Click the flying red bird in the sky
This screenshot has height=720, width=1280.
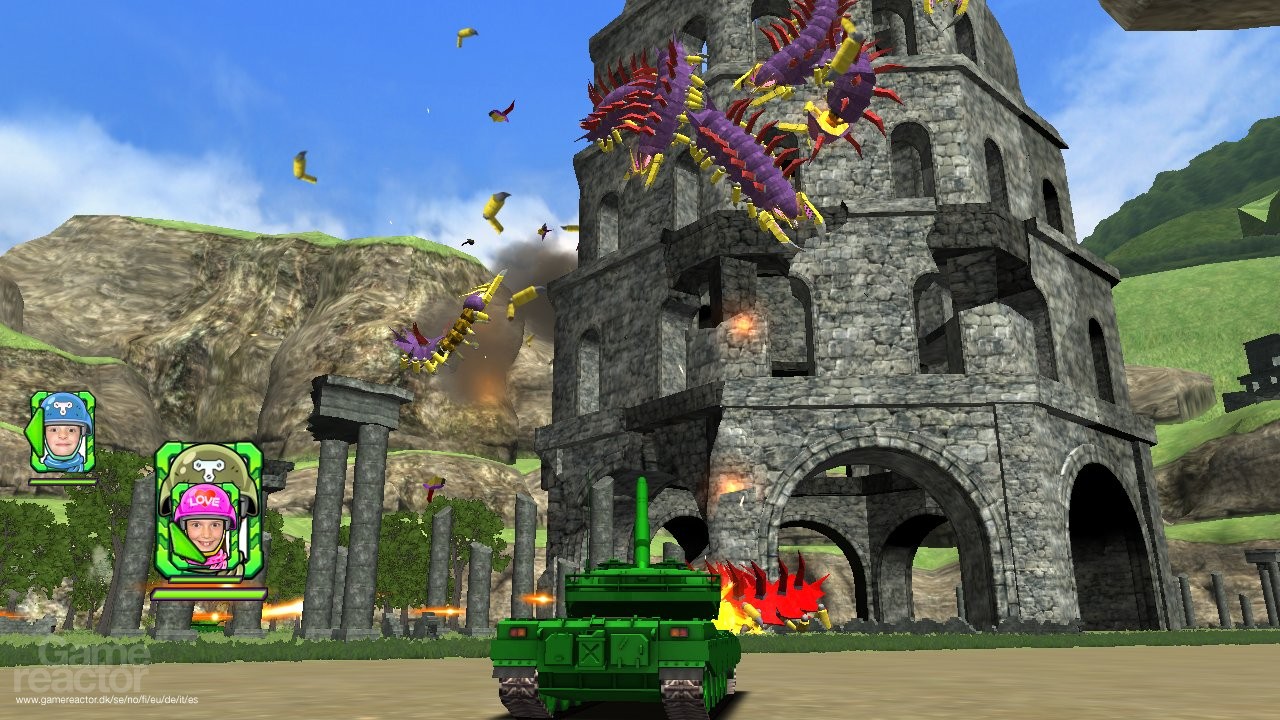500,112
